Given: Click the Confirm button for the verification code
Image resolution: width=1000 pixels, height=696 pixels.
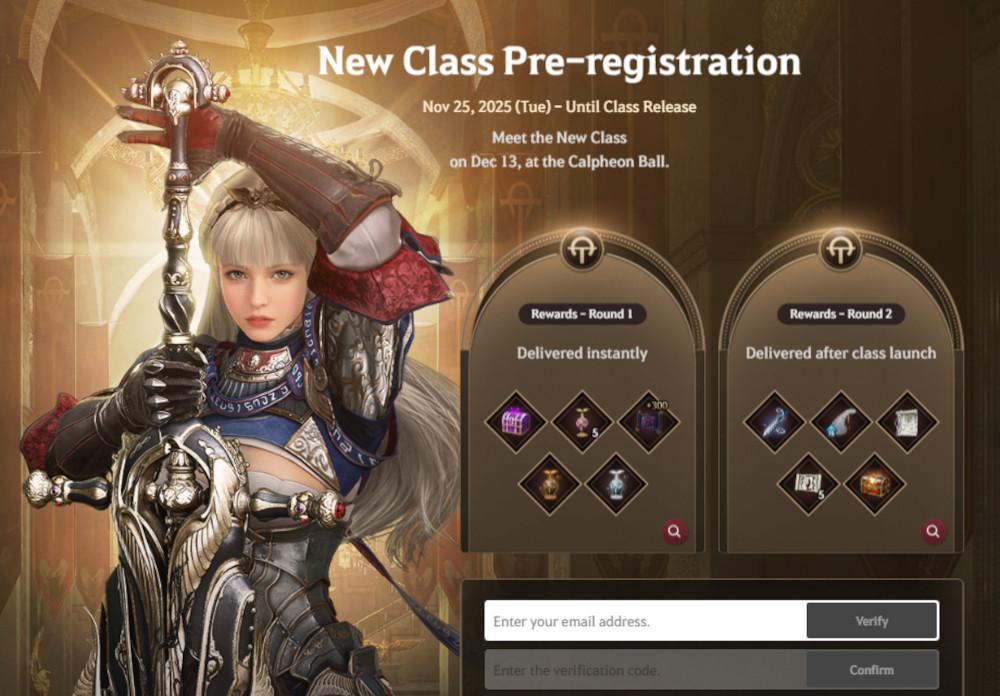Looking at the screenshot, I should pyautogui.click(x=871, y=669).
